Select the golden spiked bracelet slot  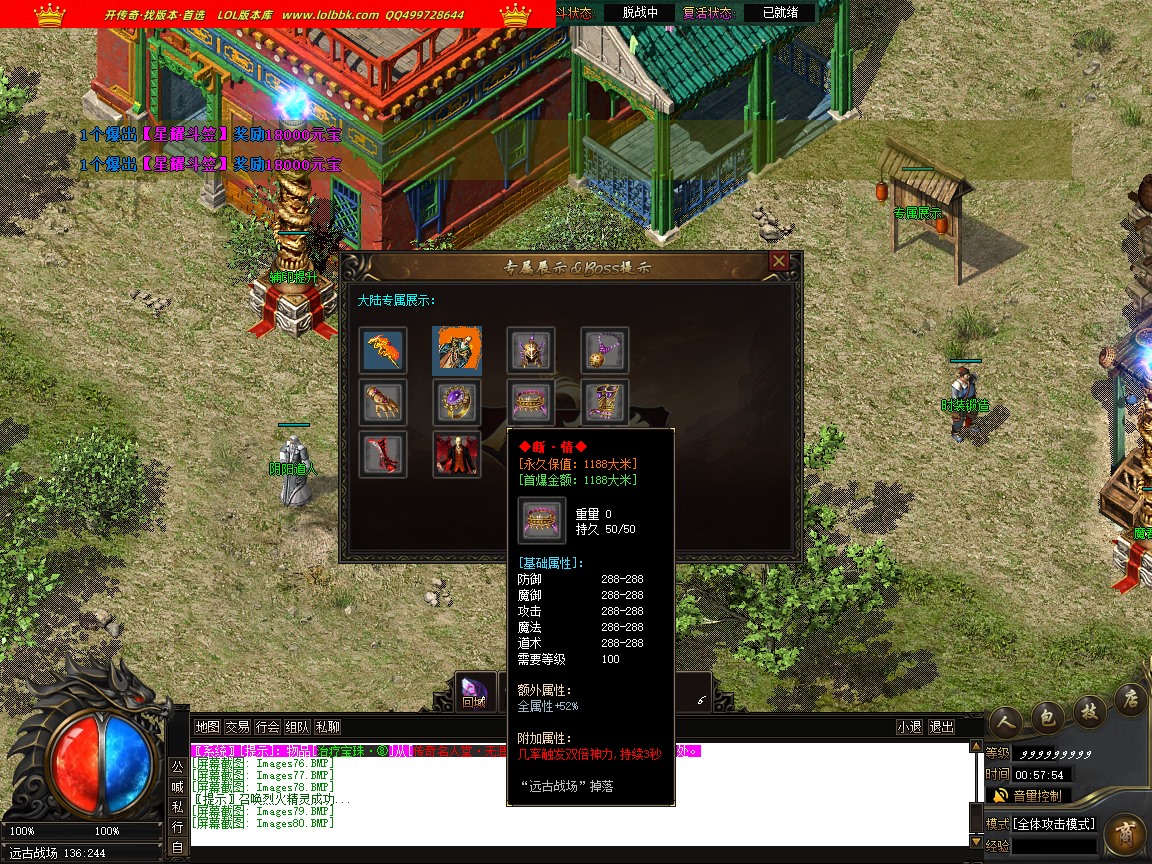point(531,403)
